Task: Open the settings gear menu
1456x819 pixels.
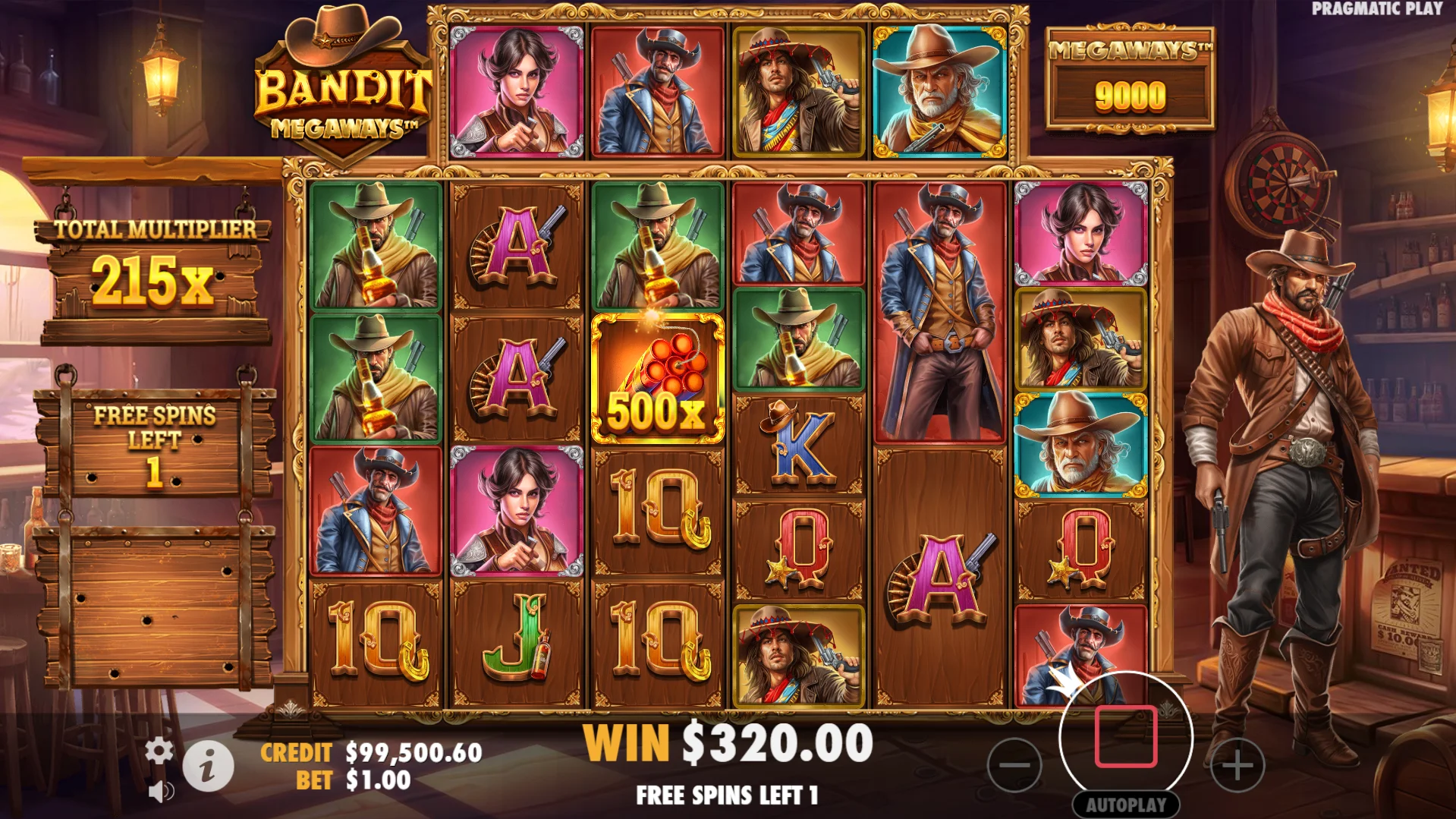Action: coord(159,751)
